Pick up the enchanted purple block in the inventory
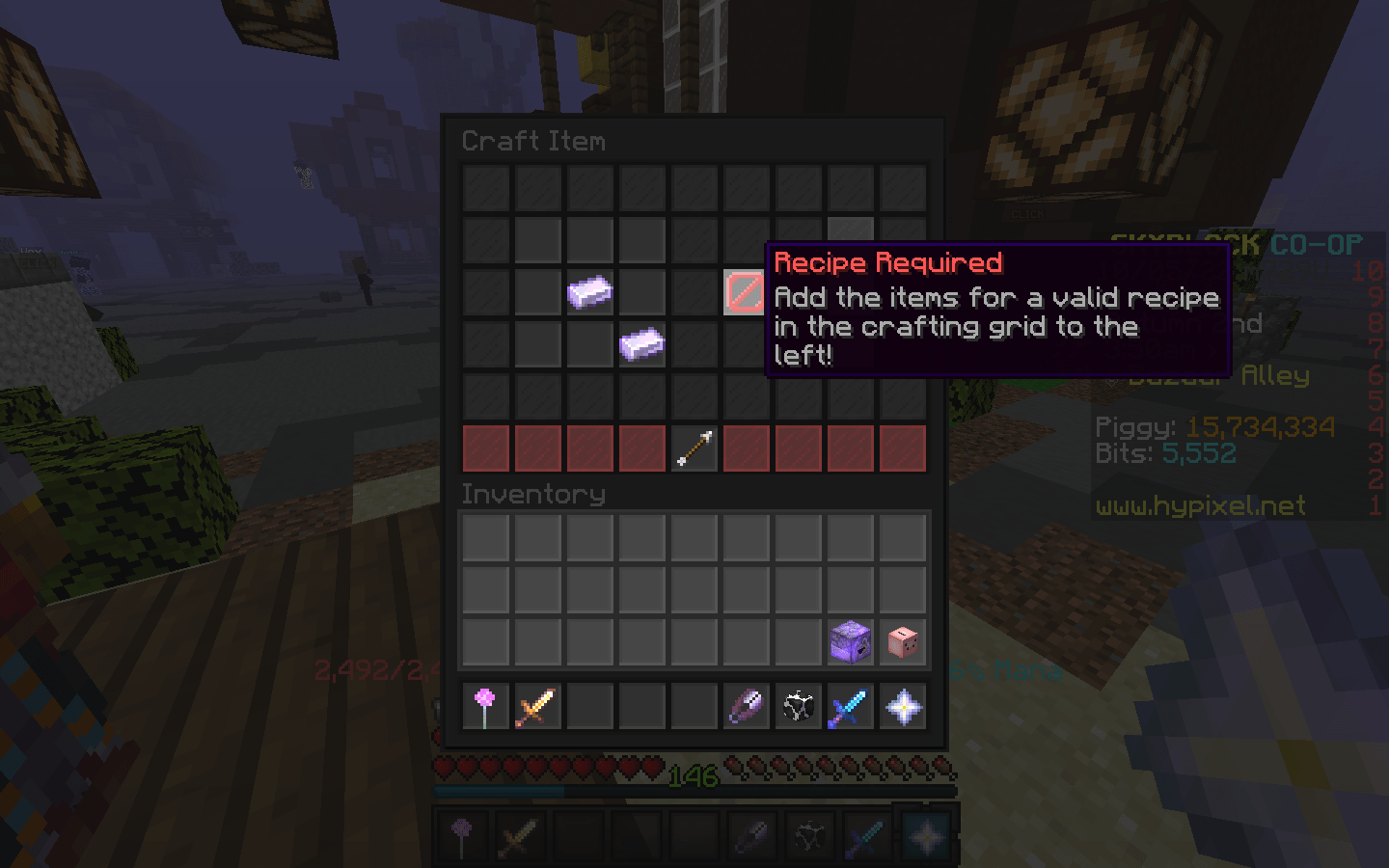1389x868 pixels. [851, 641]
